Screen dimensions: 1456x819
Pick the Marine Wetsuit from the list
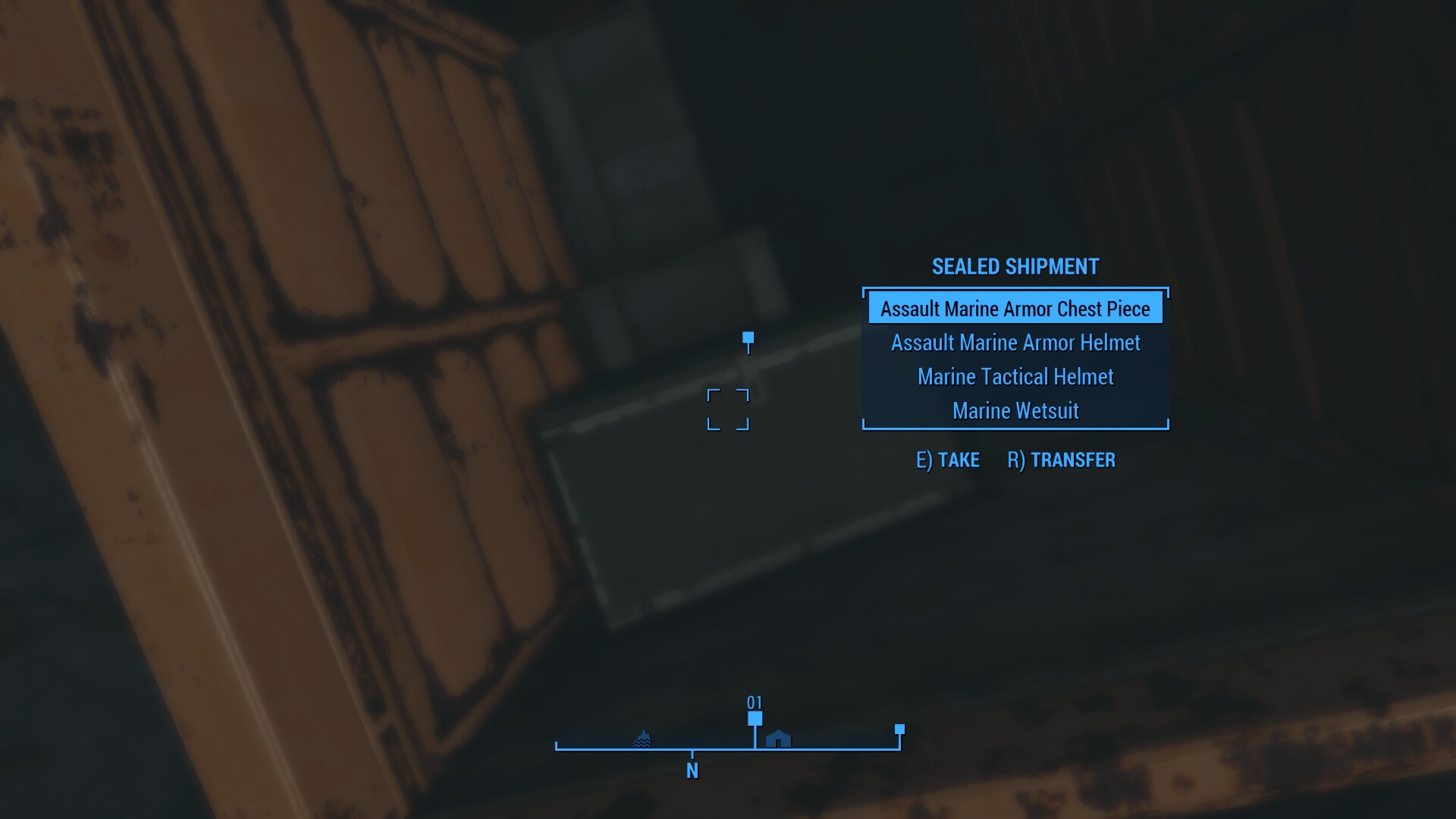[1015, 411]
